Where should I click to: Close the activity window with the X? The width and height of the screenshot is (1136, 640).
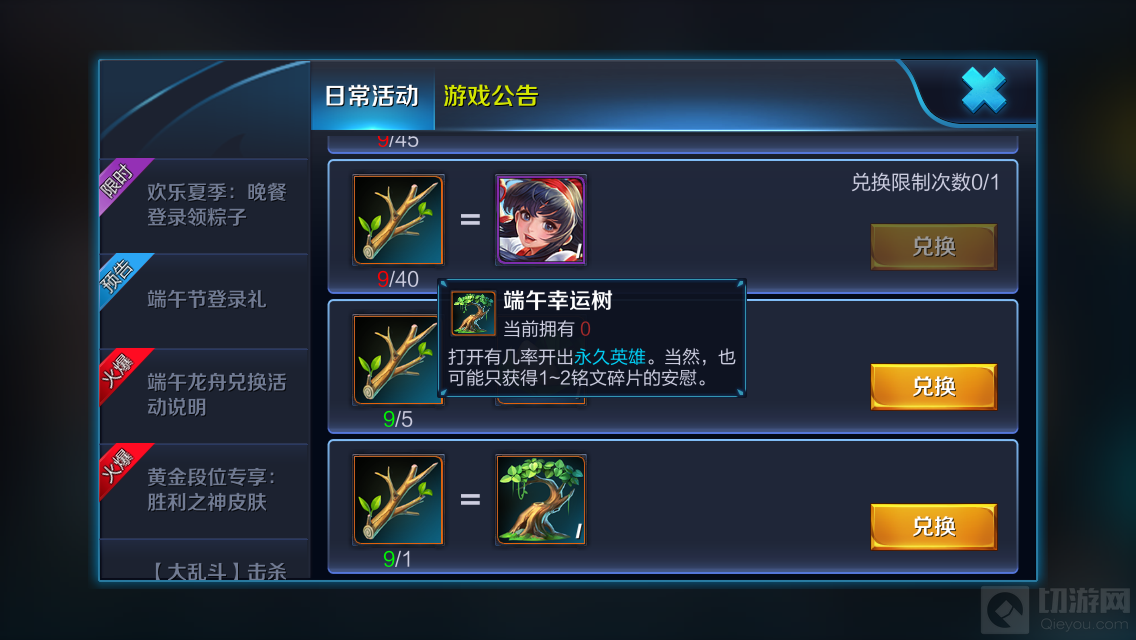(x=983, y=92)
